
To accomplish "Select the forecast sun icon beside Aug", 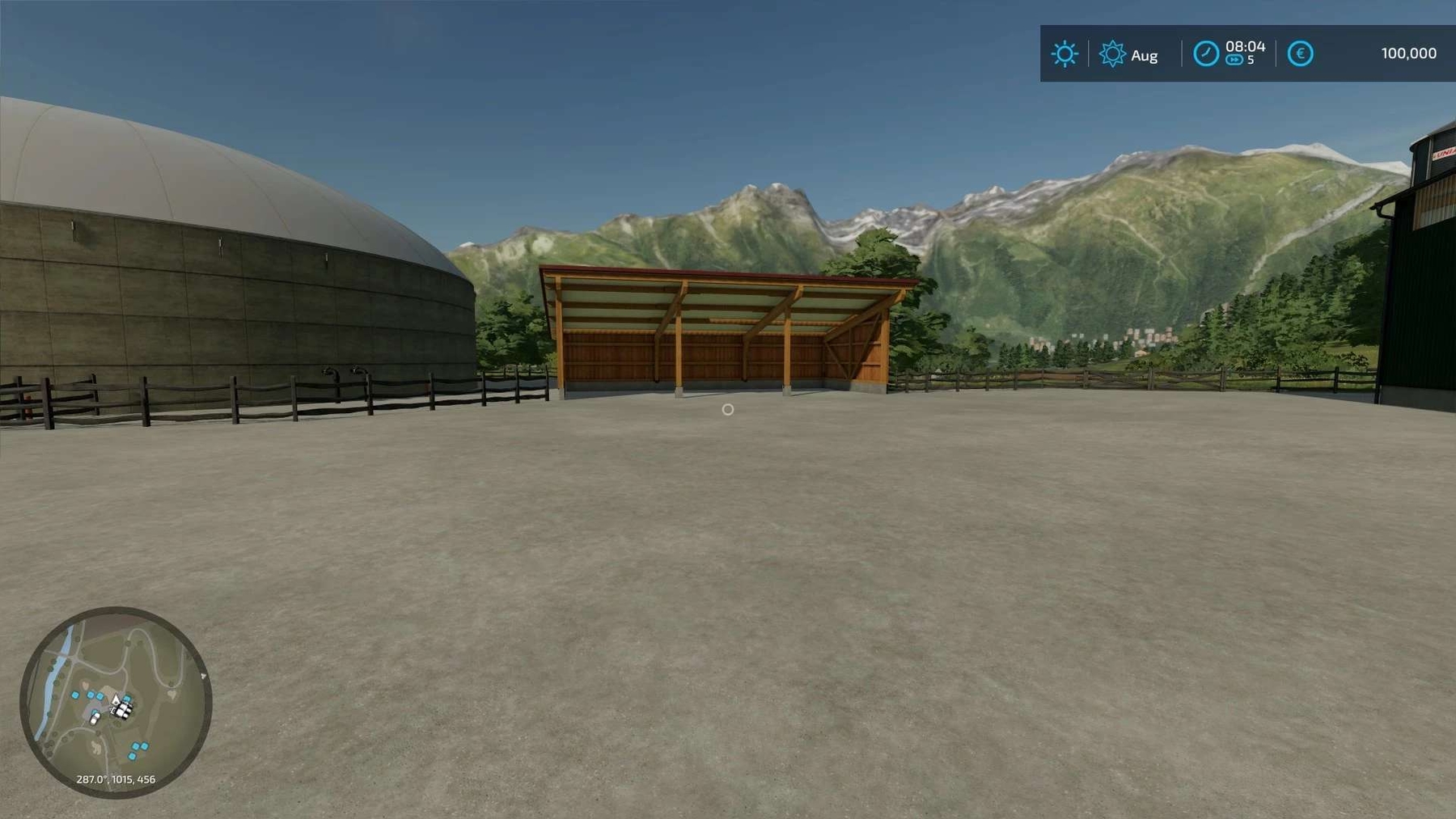I will click(1111, 54).
